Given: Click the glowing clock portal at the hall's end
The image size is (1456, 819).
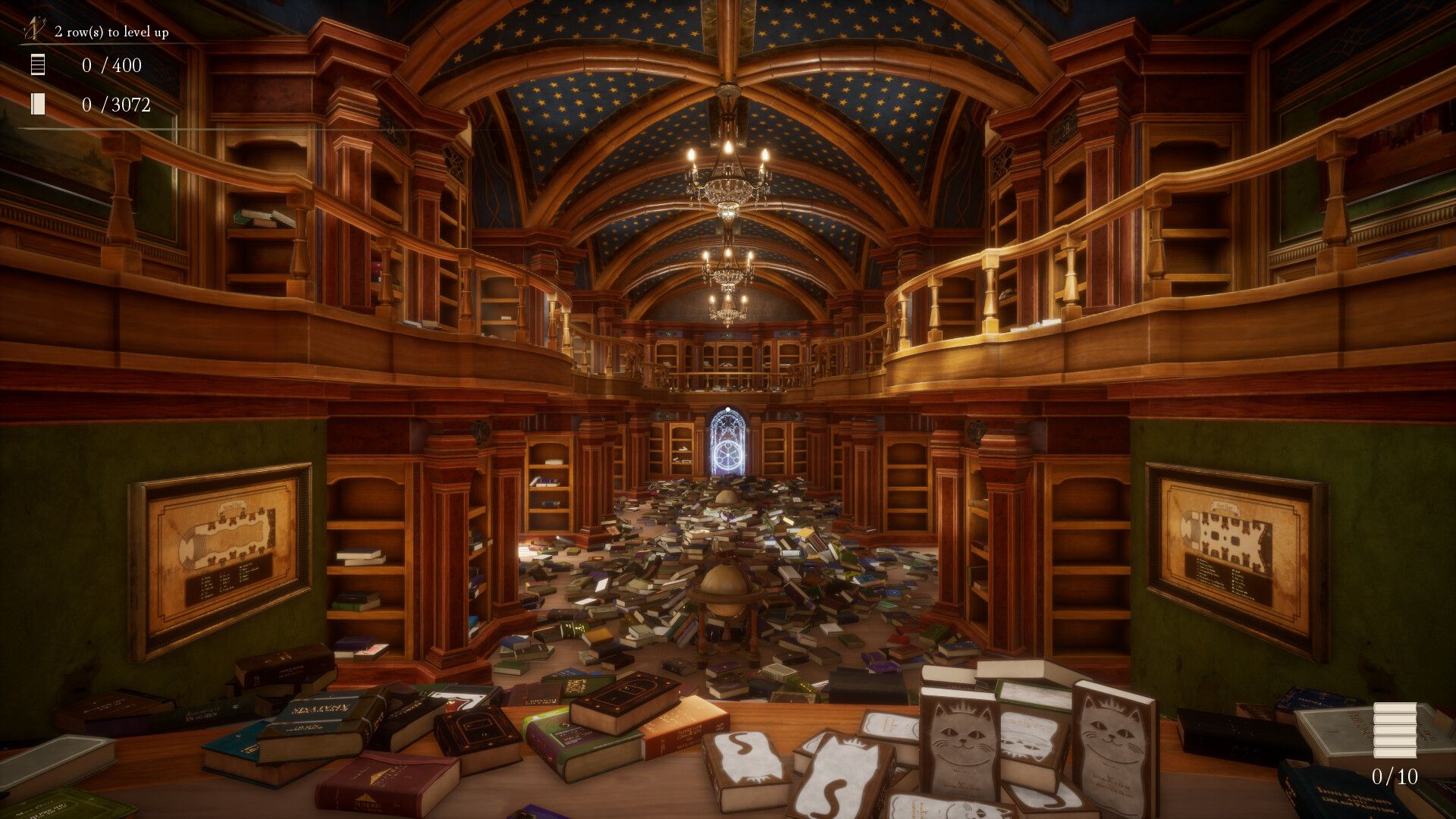Looking at the screenshot, I should (x=728, y=455).
